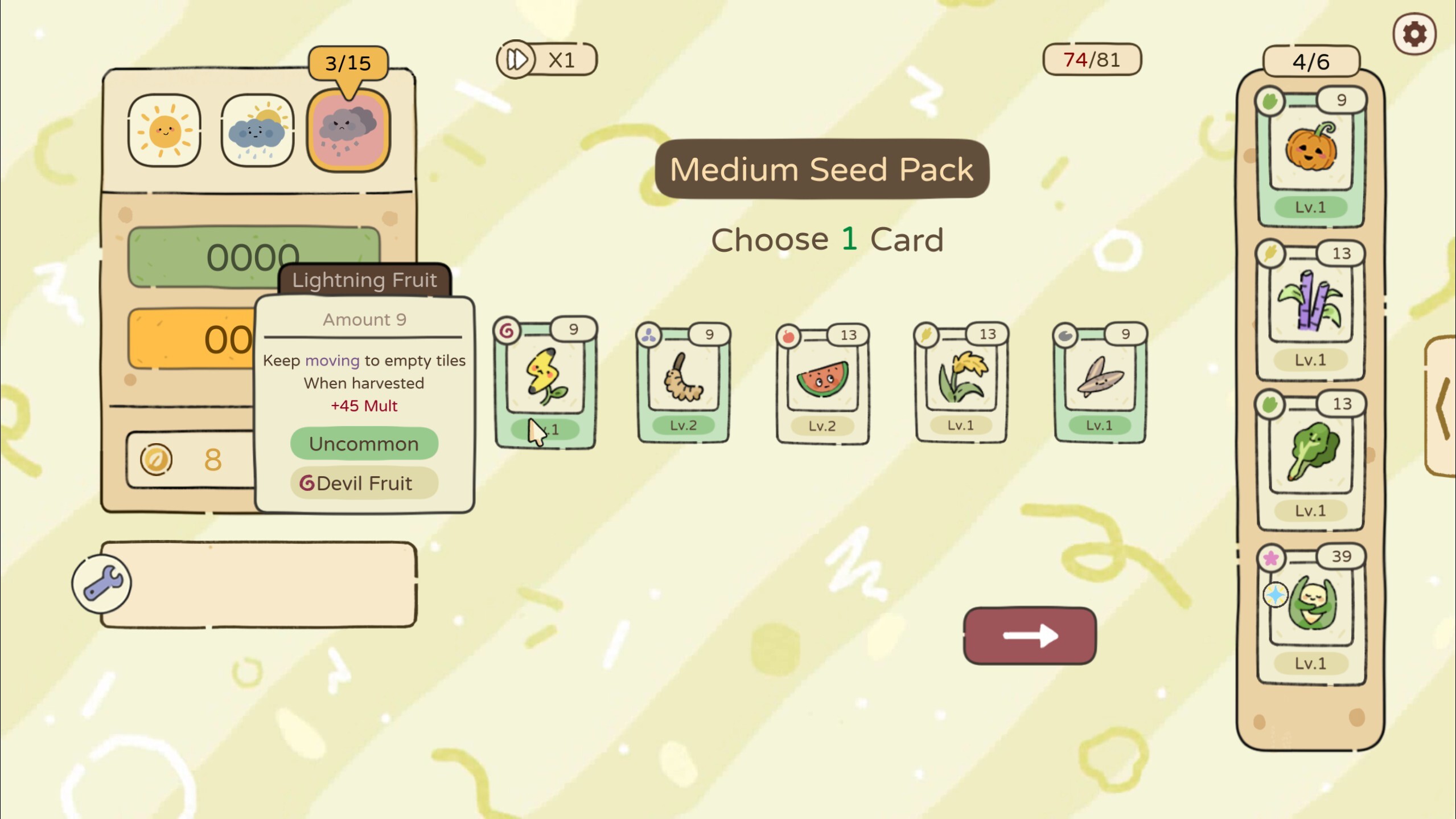Click the fast-forward speed icon
1456x819 pixels.
(x=517, y=59)
